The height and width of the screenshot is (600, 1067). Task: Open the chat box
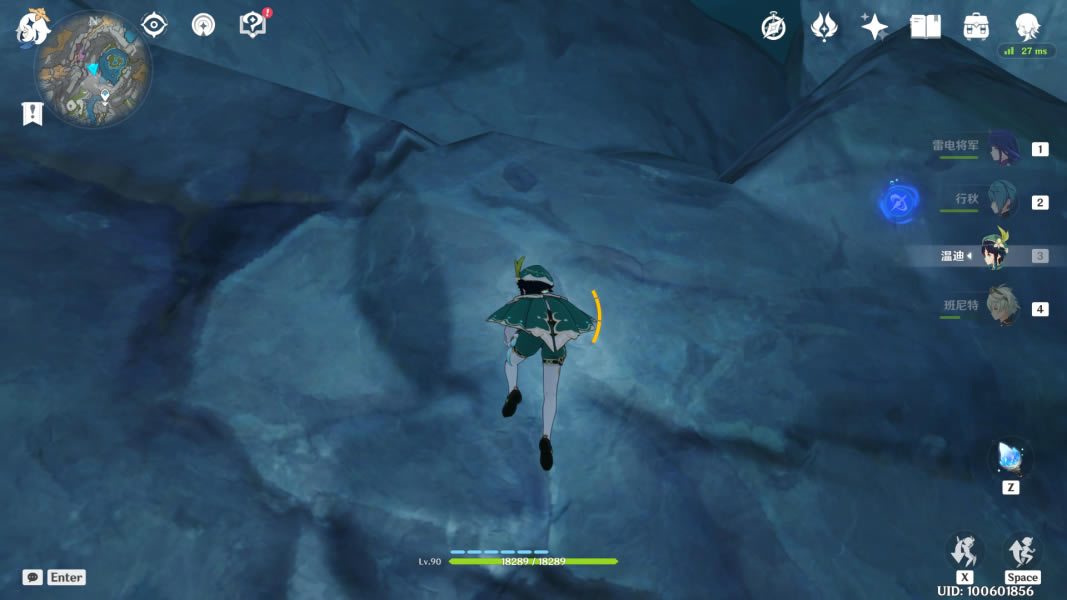point(33,577)
